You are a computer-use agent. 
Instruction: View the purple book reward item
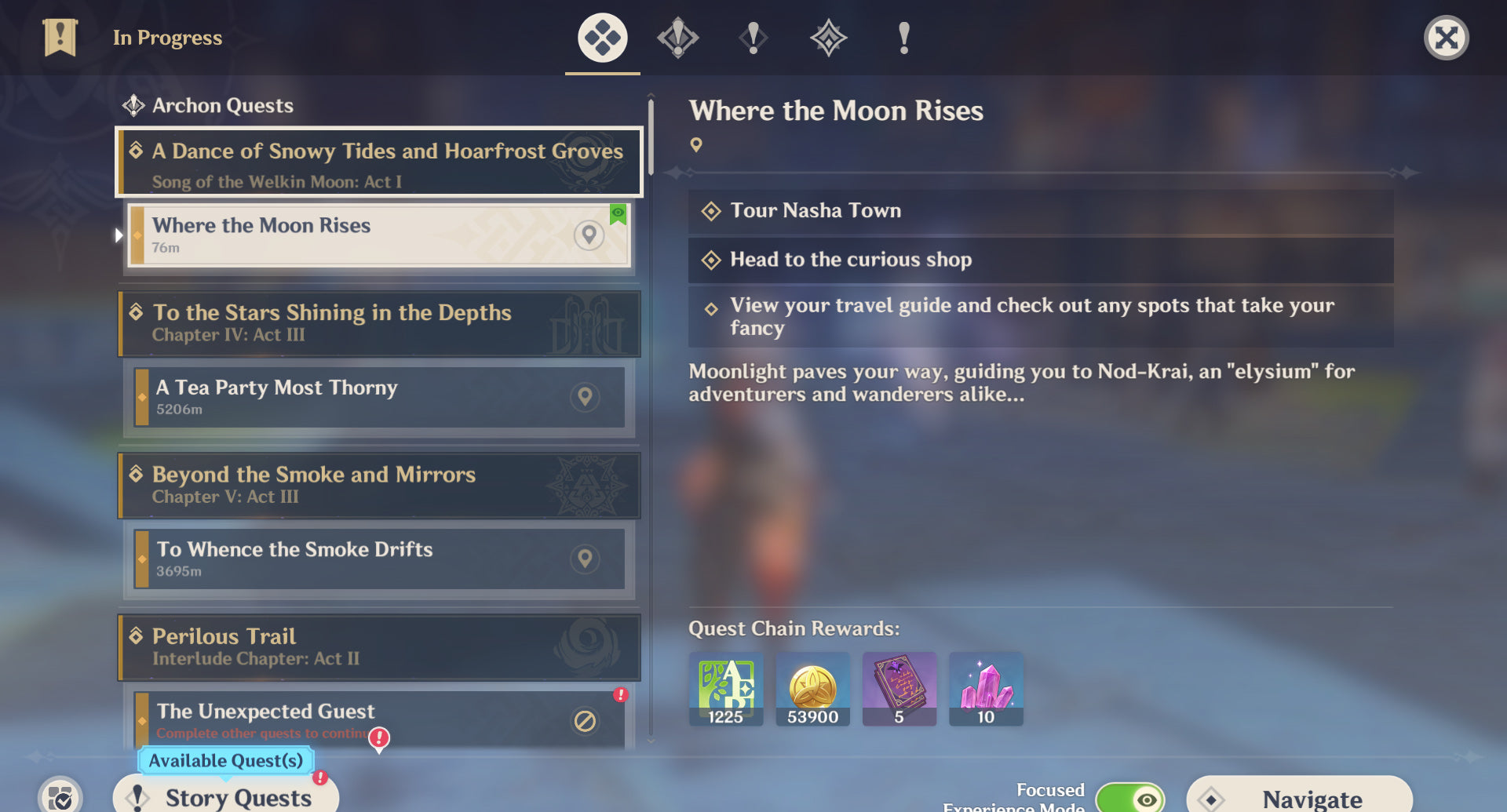pyautogui.click(x=899, y=688)
